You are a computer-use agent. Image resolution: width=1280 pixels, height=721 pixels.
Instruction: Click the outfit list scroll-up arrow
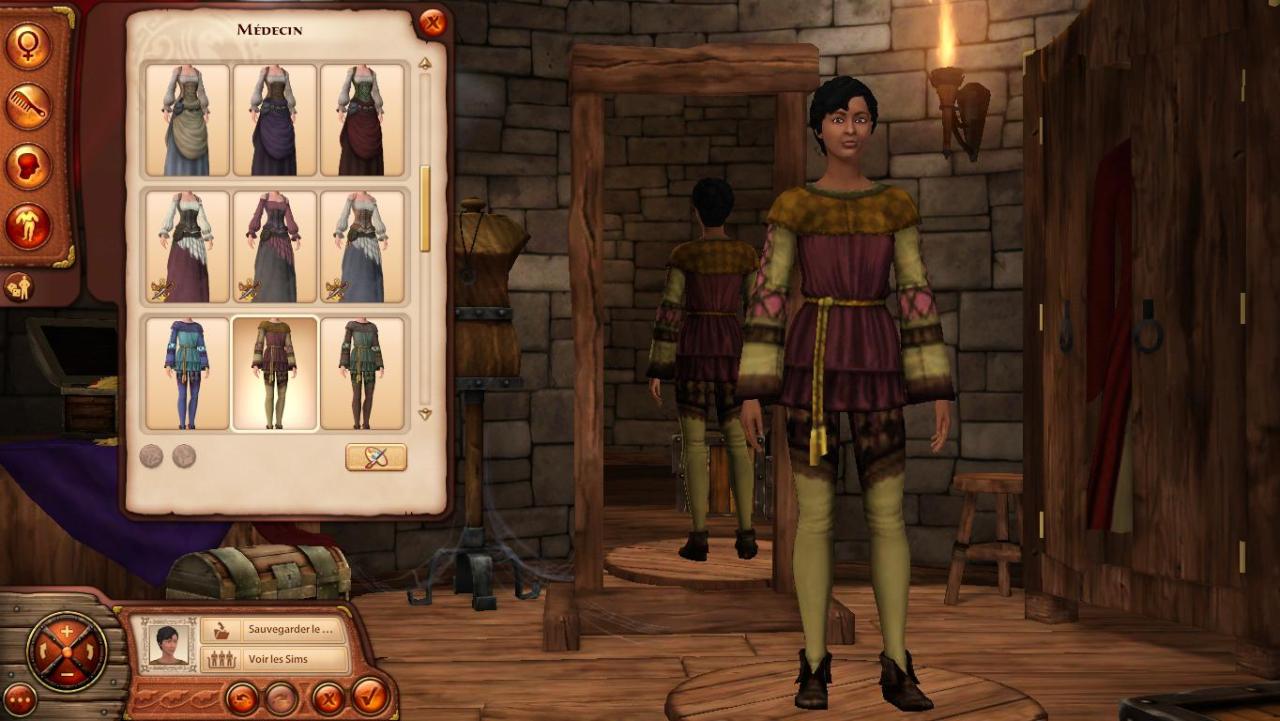tap(425, 64)
